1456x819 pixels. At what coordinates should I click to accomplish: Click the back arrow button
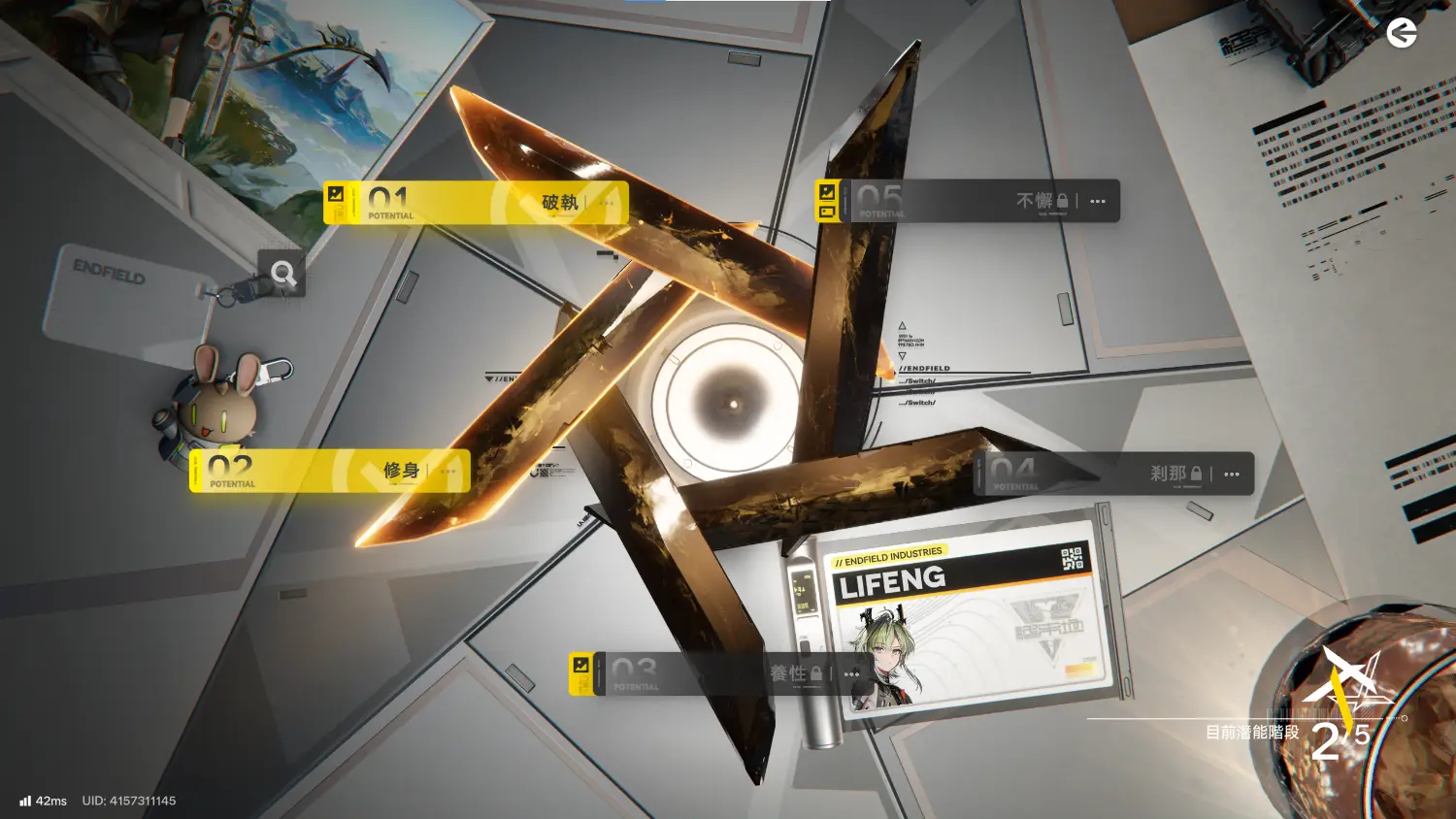1401,34
